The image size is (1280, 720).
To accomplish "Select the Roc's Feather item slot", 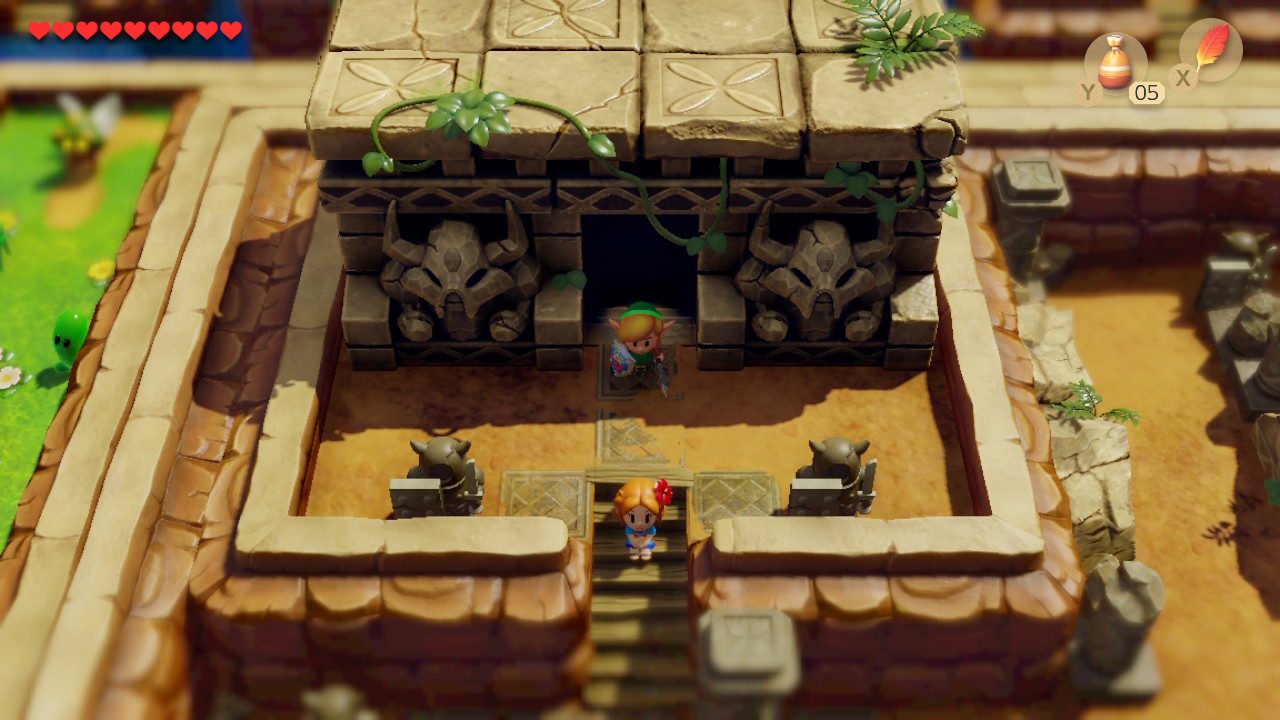I will tap(1210, 50).
